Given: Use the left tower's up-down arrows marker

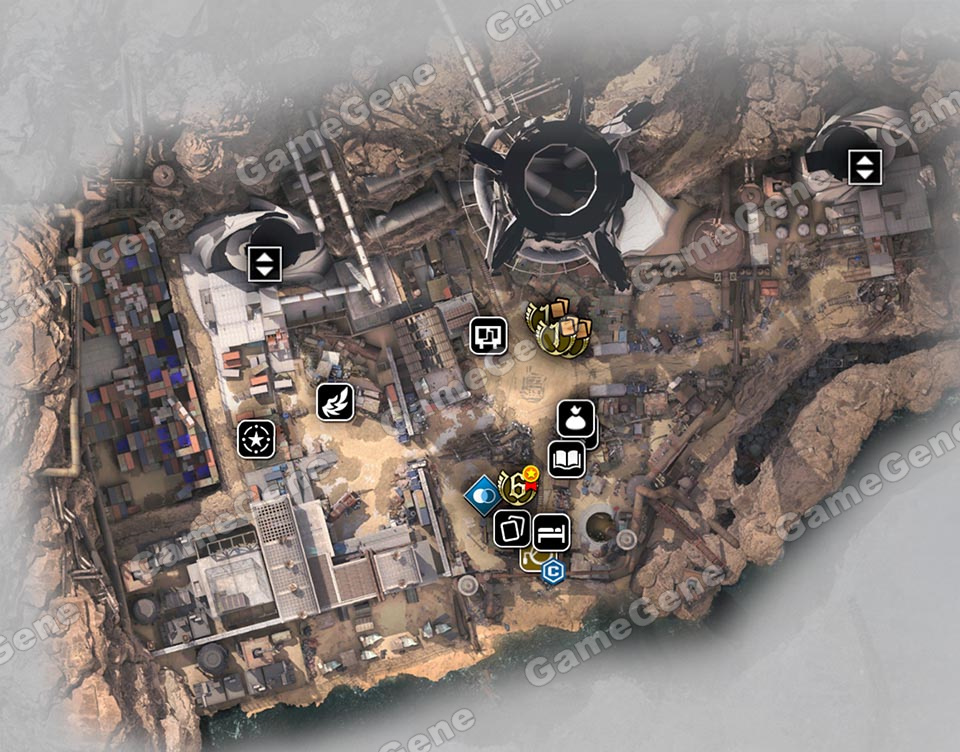Looking at the screenshot, I should [x=264, y=264].
